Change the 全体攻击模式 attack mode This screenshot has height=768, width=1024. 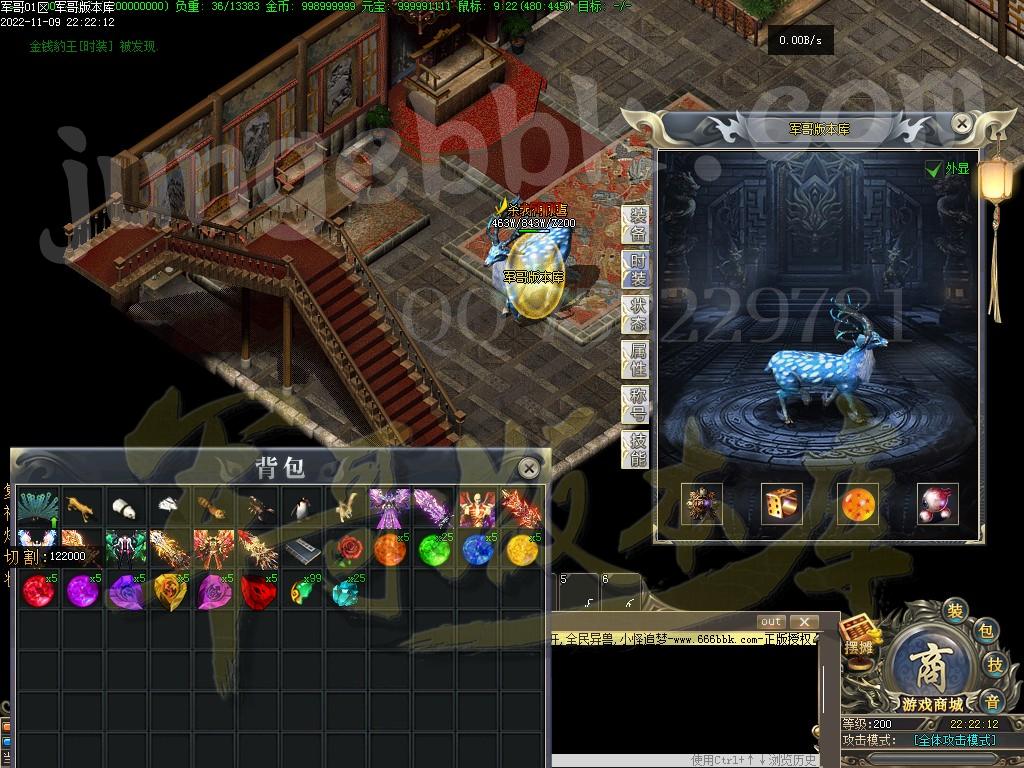click(x=955, y=740)
